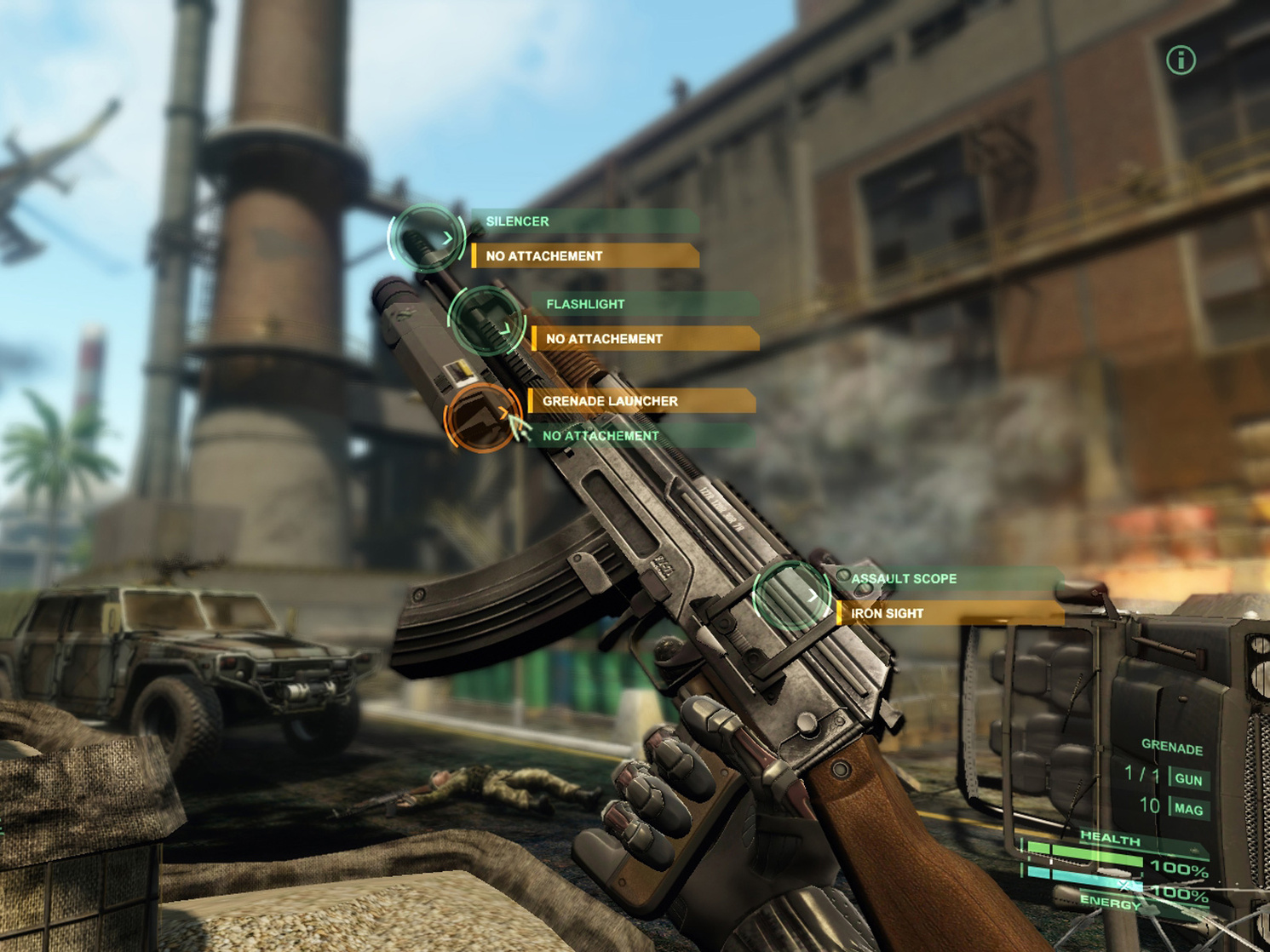Open the info icon

tap(1181, 60)
